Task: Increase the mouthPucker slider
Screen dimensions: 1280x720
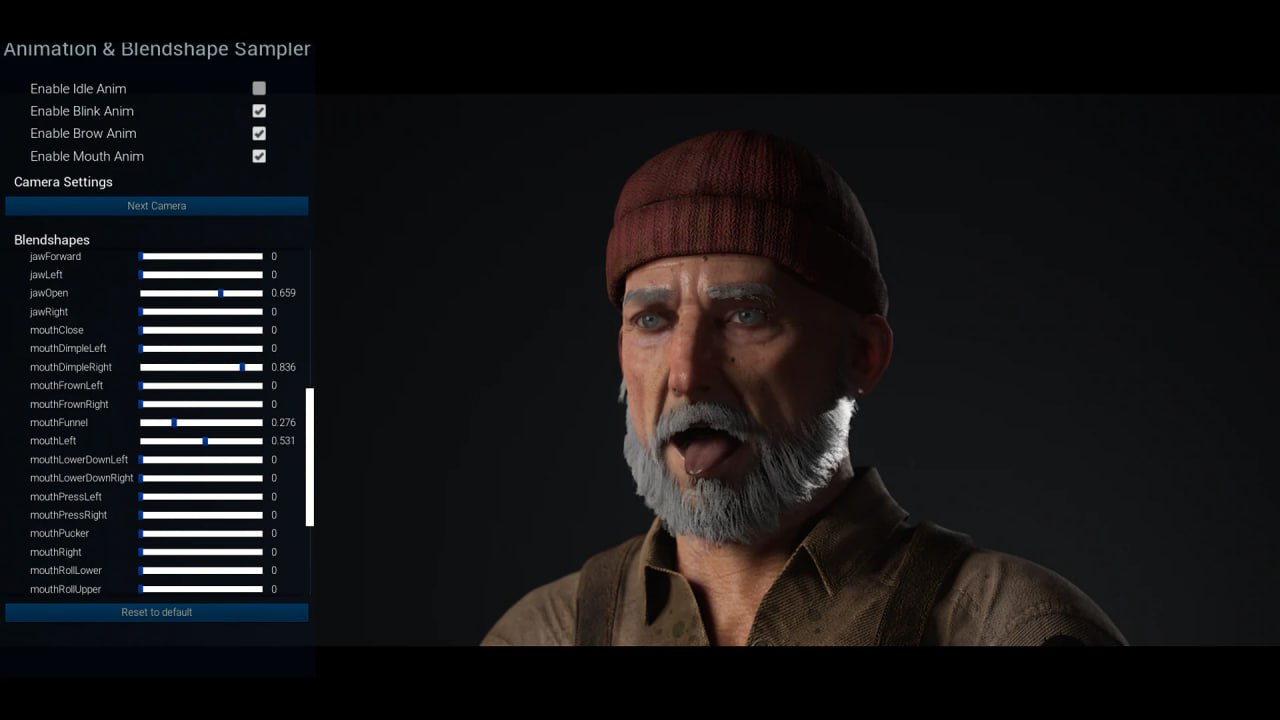Action: (200, 533)
